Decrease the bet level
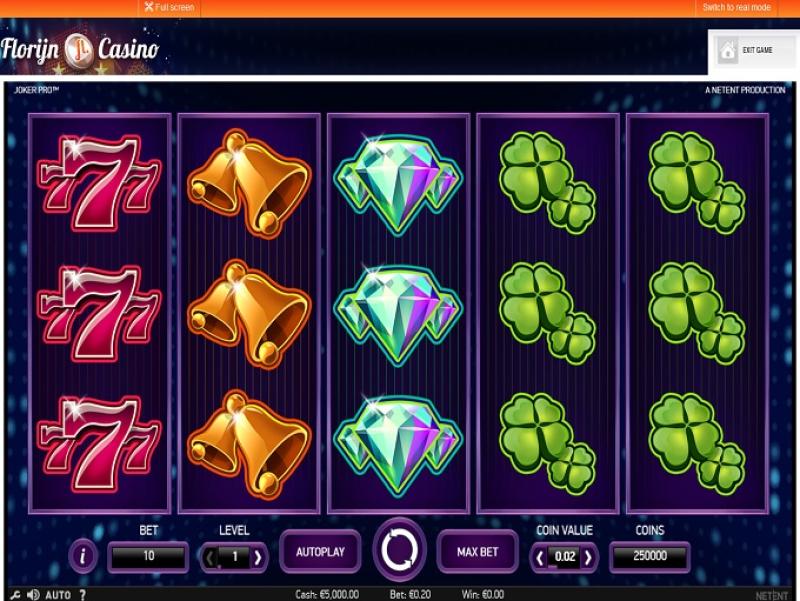 click(212, 557)
